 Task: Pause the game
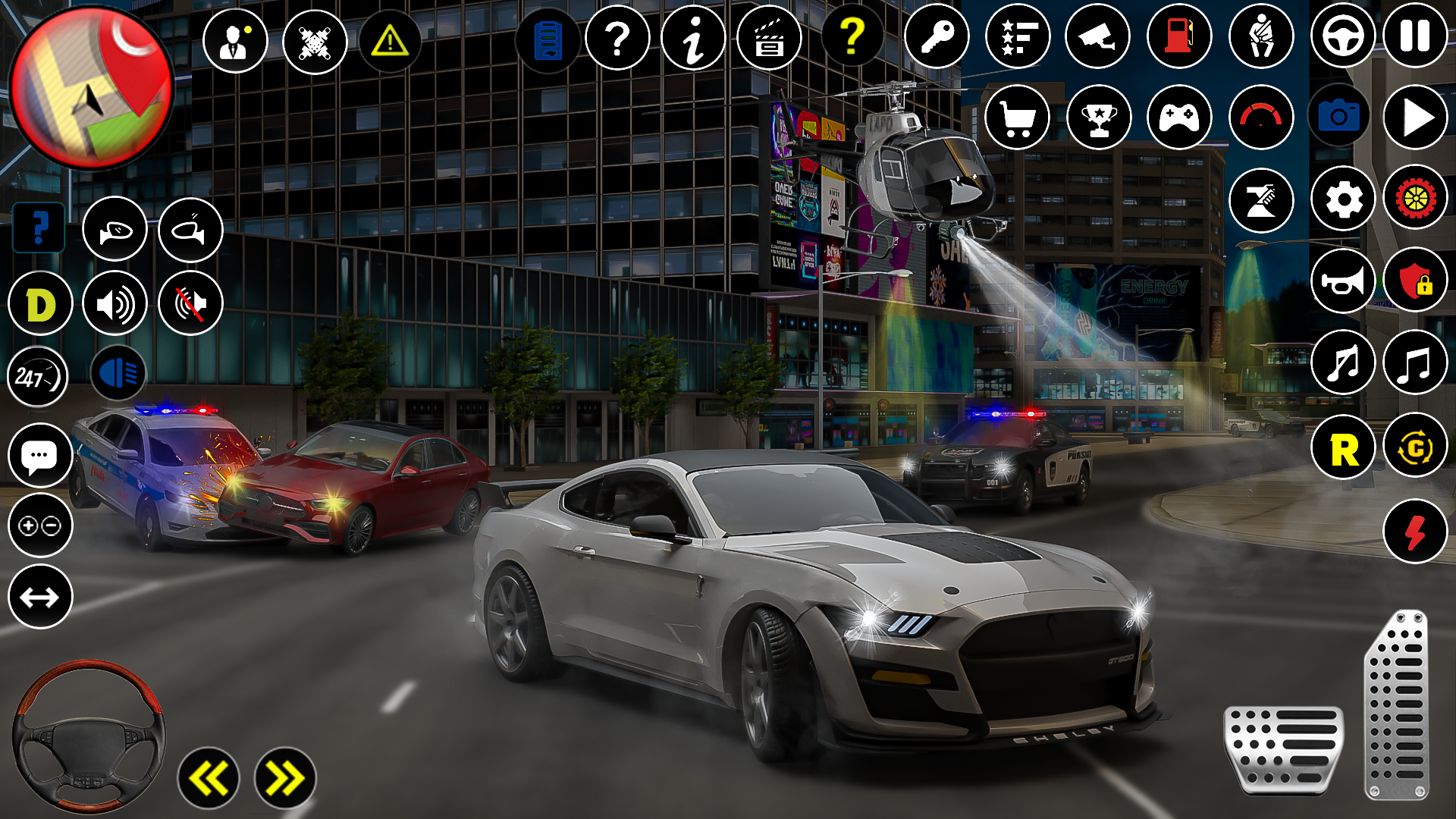1415,36
